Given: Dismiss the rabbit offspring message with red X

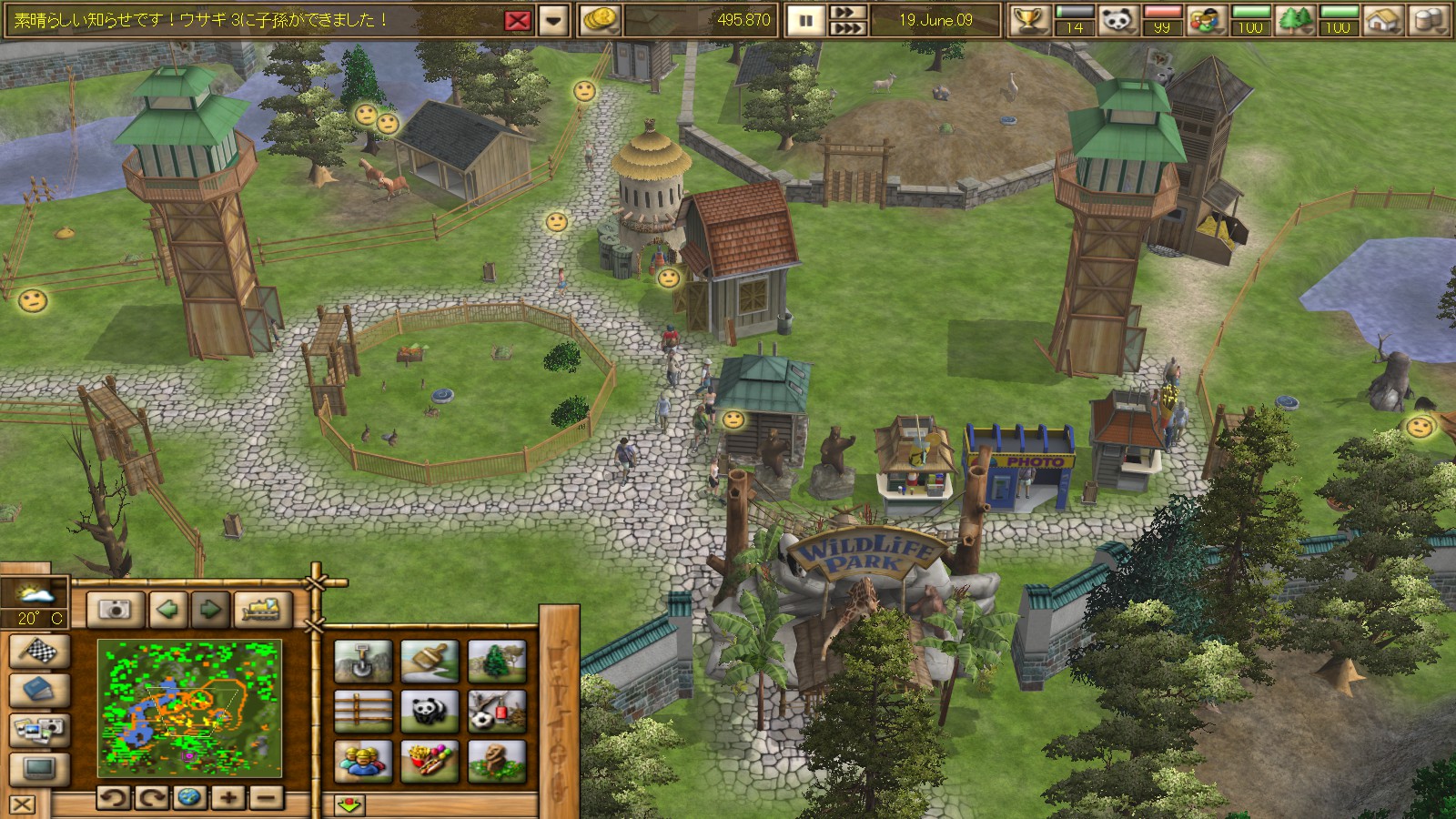Looking at the screenshot, I should click(x=517, y=20).
